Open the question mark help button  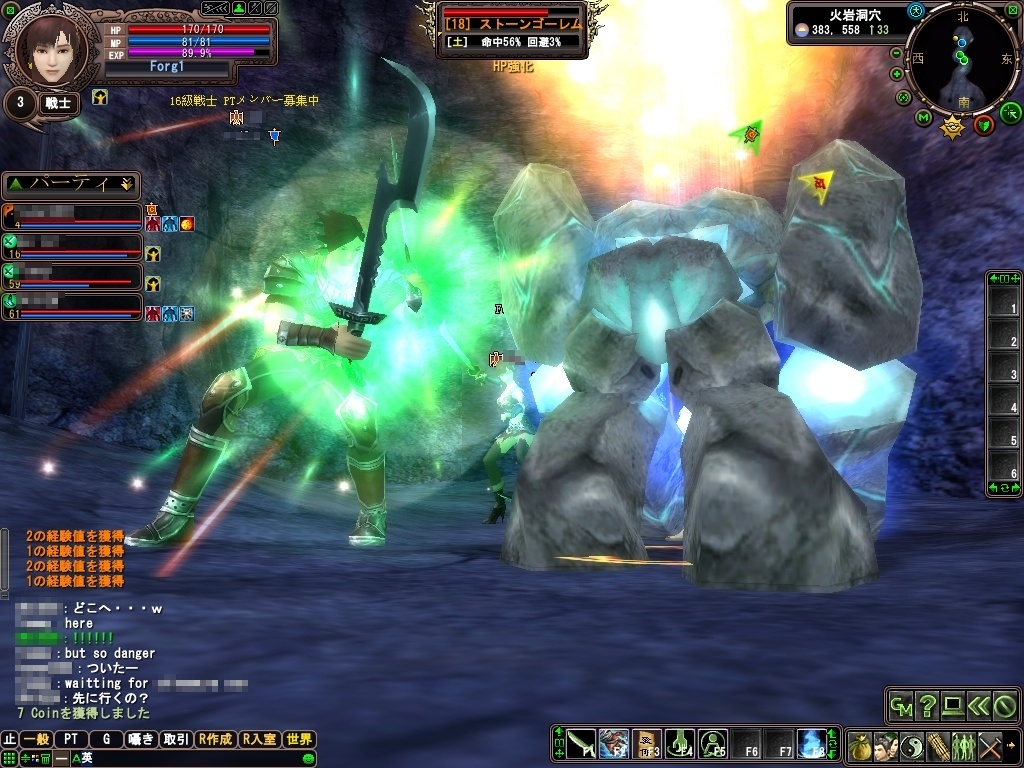[x=927, y=706]
